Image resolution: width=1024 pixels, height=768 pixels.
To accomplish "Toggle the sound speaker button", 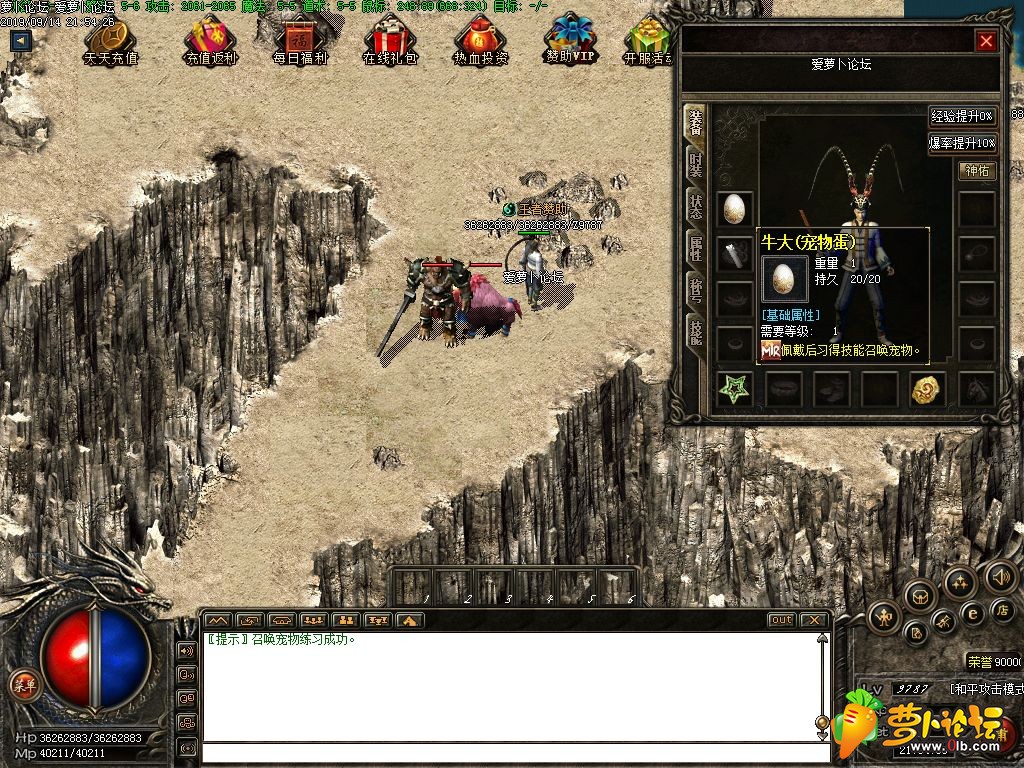I will click(1000, 575).
